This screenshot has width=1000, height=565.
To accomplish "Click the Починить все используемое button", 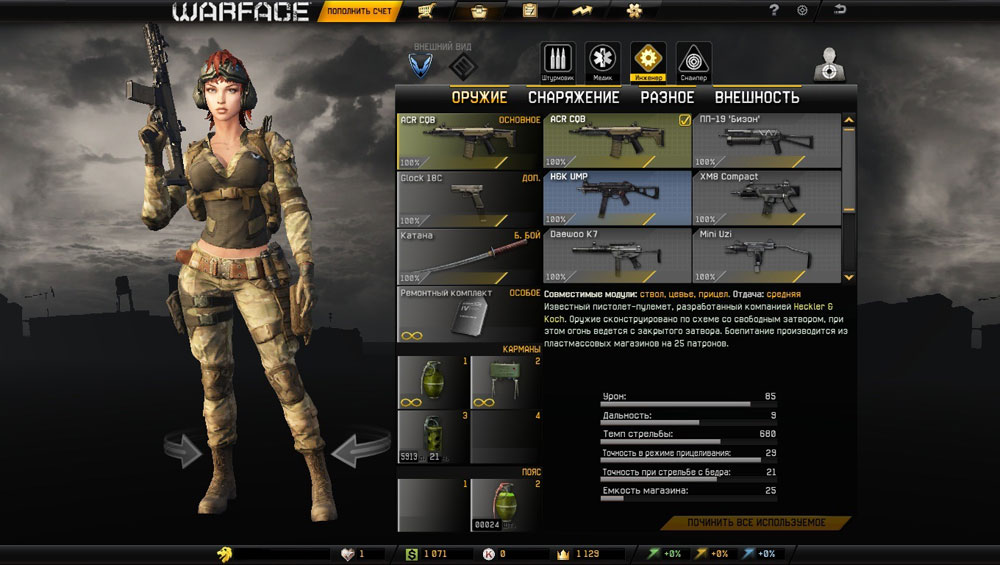I will point(755,523).
